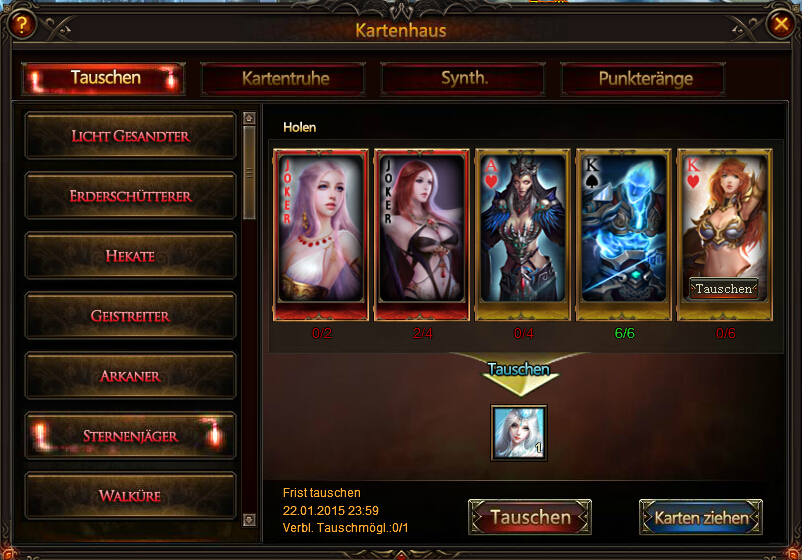Switch to the Synth. tab
This screenshot has width=802, height=560.
point(465,78)
